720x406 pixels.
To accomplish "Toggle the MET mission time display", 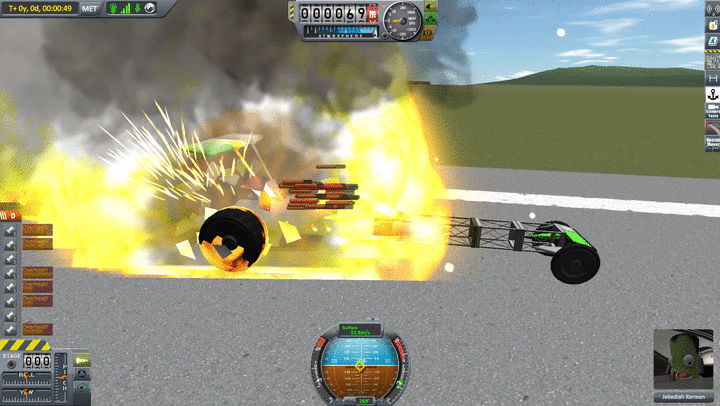I will (90, 8).
